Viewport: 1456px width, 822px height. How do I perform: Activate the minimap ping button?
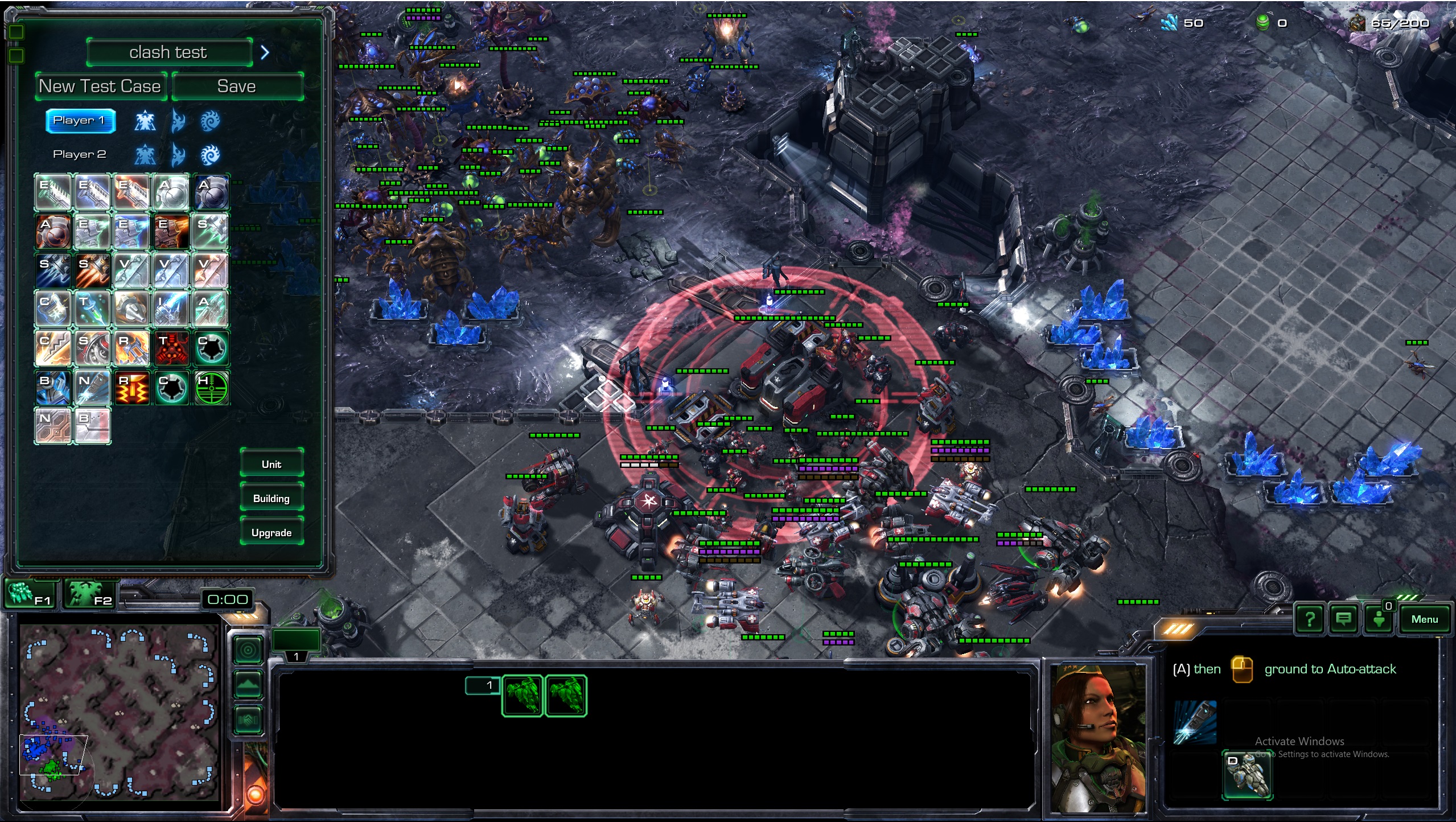[x=249, y=650]
